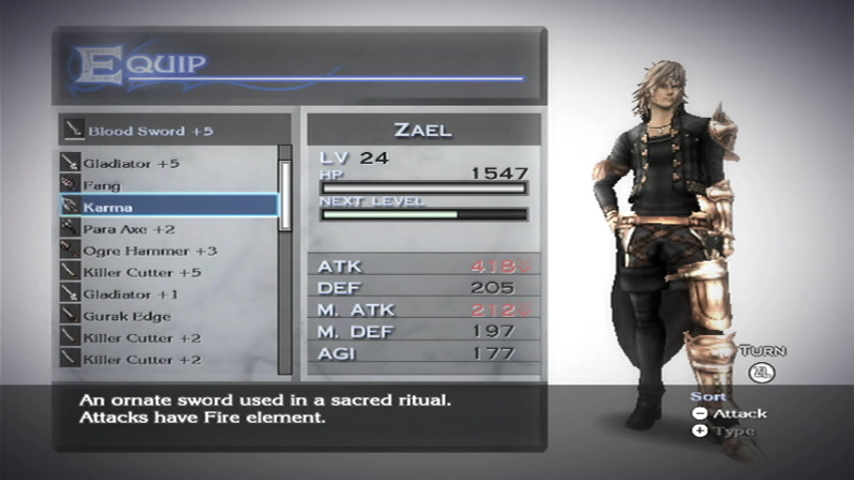854x480 pixels.
Task: Equip the highlighted Karma sword
Action: point(168,206)
